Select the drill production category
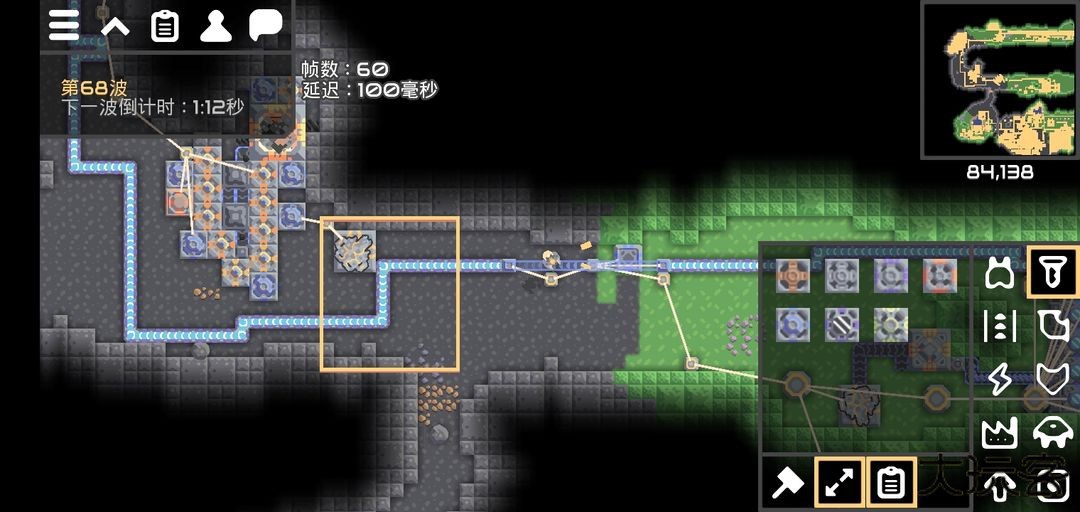The width and height of the screenshot is (1080, 512). pyautogui.click(x=1051, y=272)
